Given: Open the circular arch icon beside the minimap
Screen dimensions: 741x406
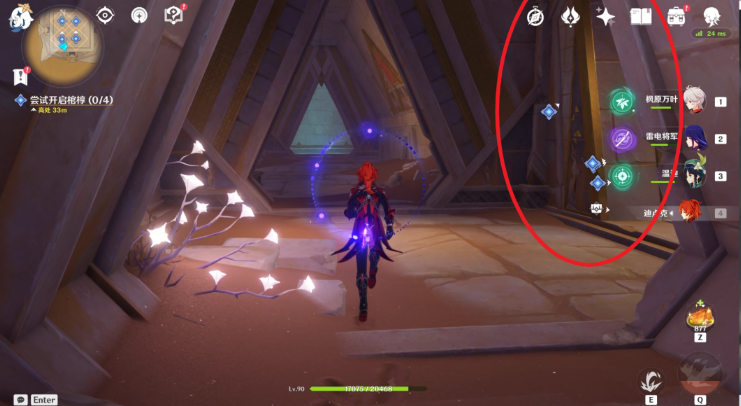Looking at the screenshot, I should click(140, 15).
